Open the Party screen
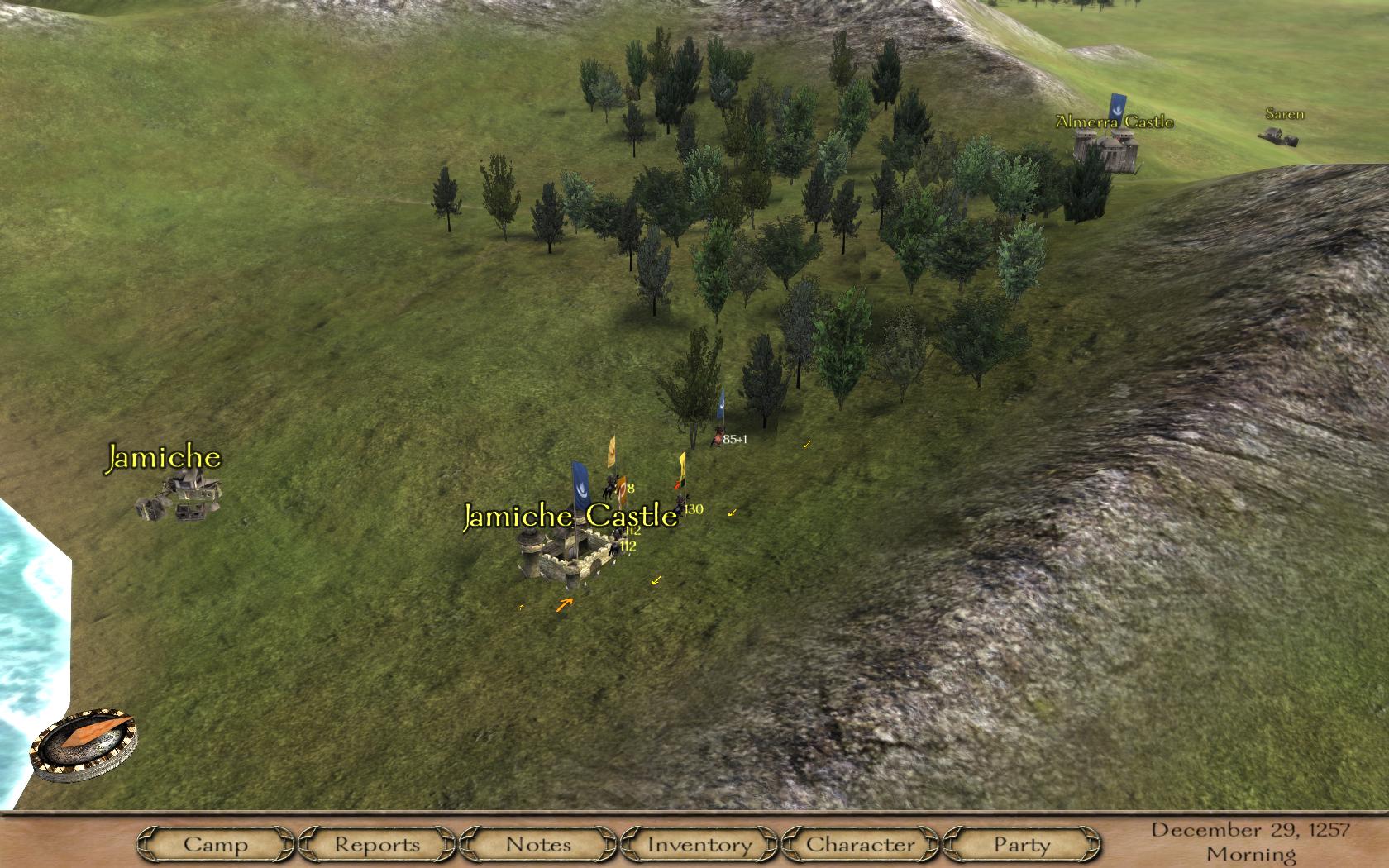The height and width of the screenshot is (868, 1389). point(1021,844)
